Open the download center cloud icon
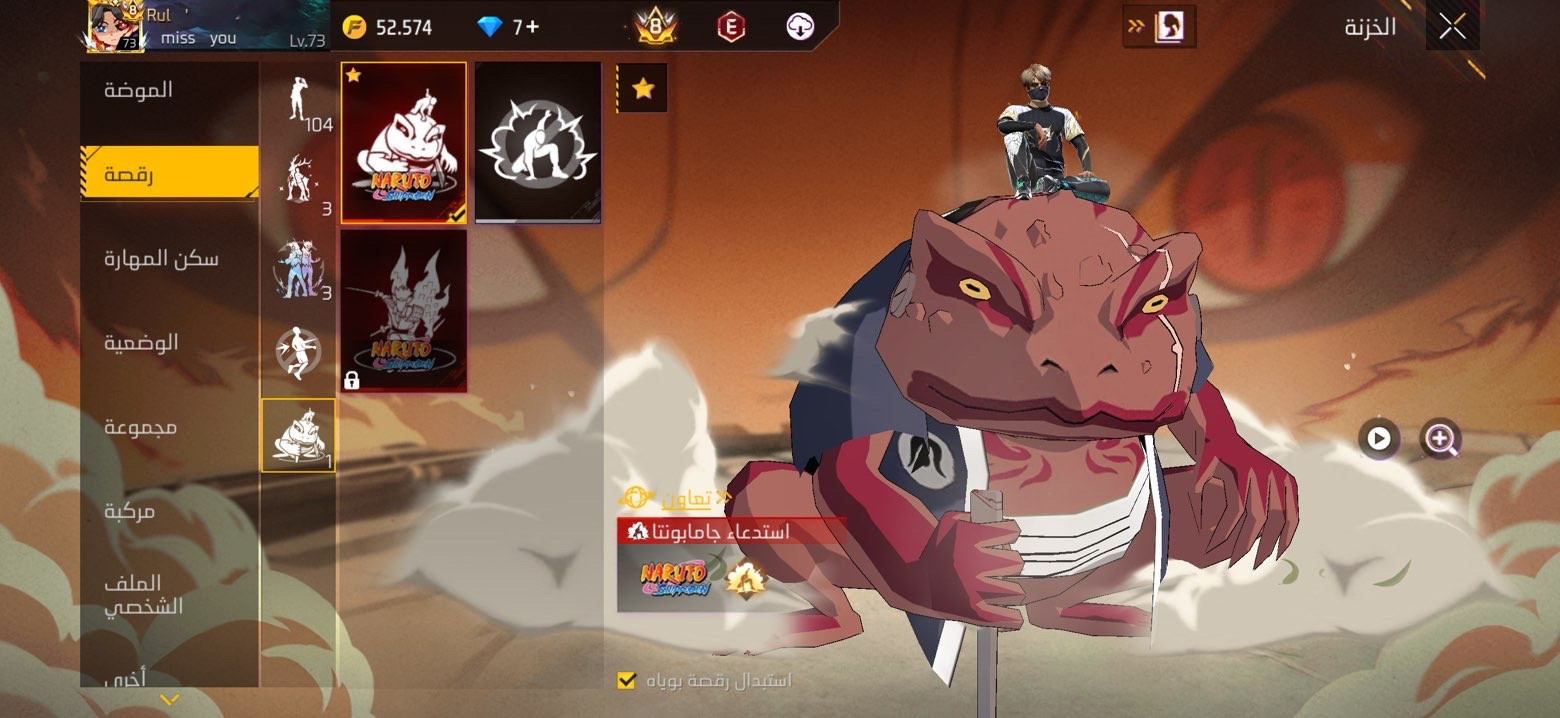Screen dimensions: 1560x718 (799, 27)
